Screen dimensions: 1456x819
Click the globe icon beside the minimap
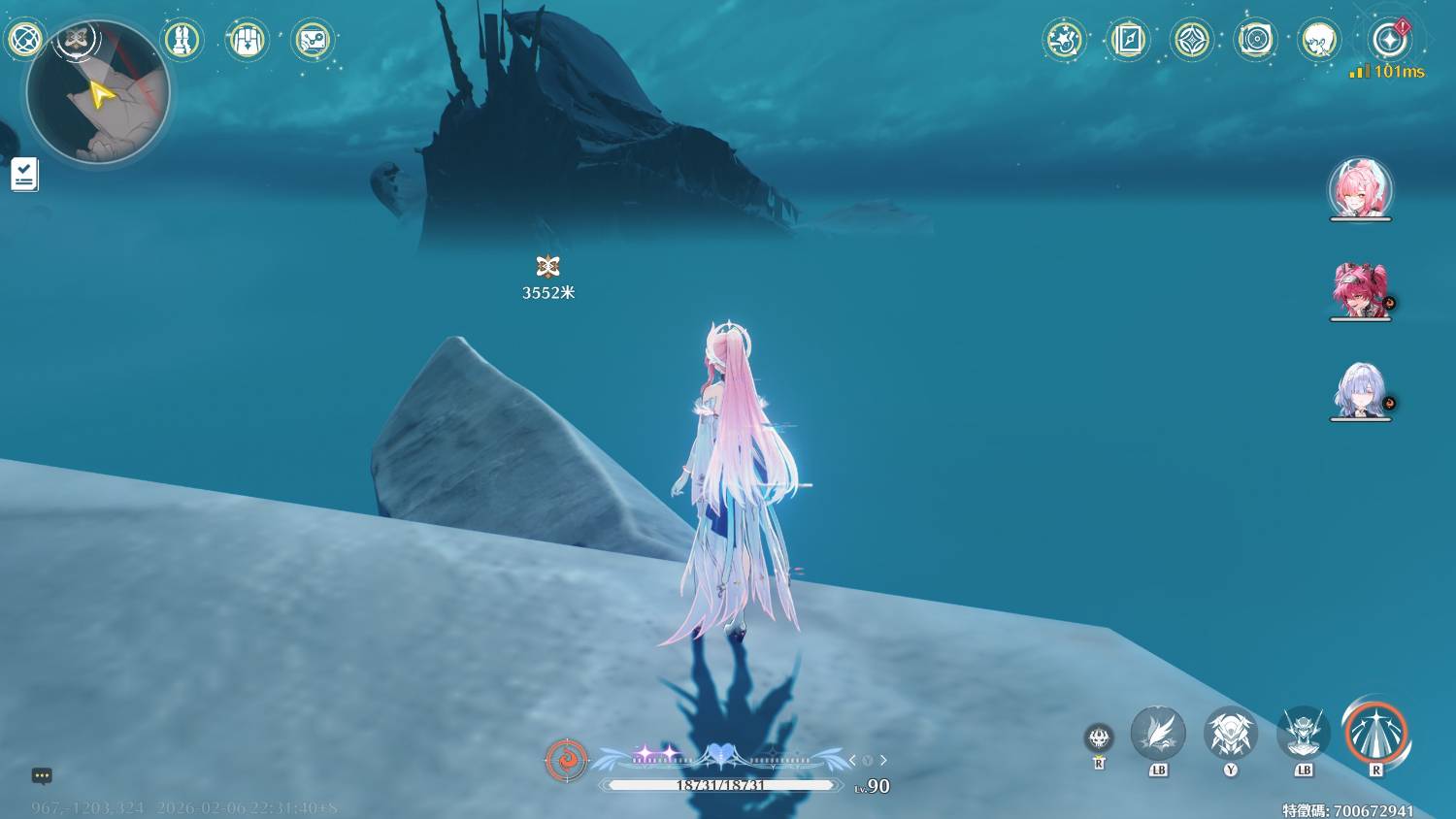tap(24, 40)
